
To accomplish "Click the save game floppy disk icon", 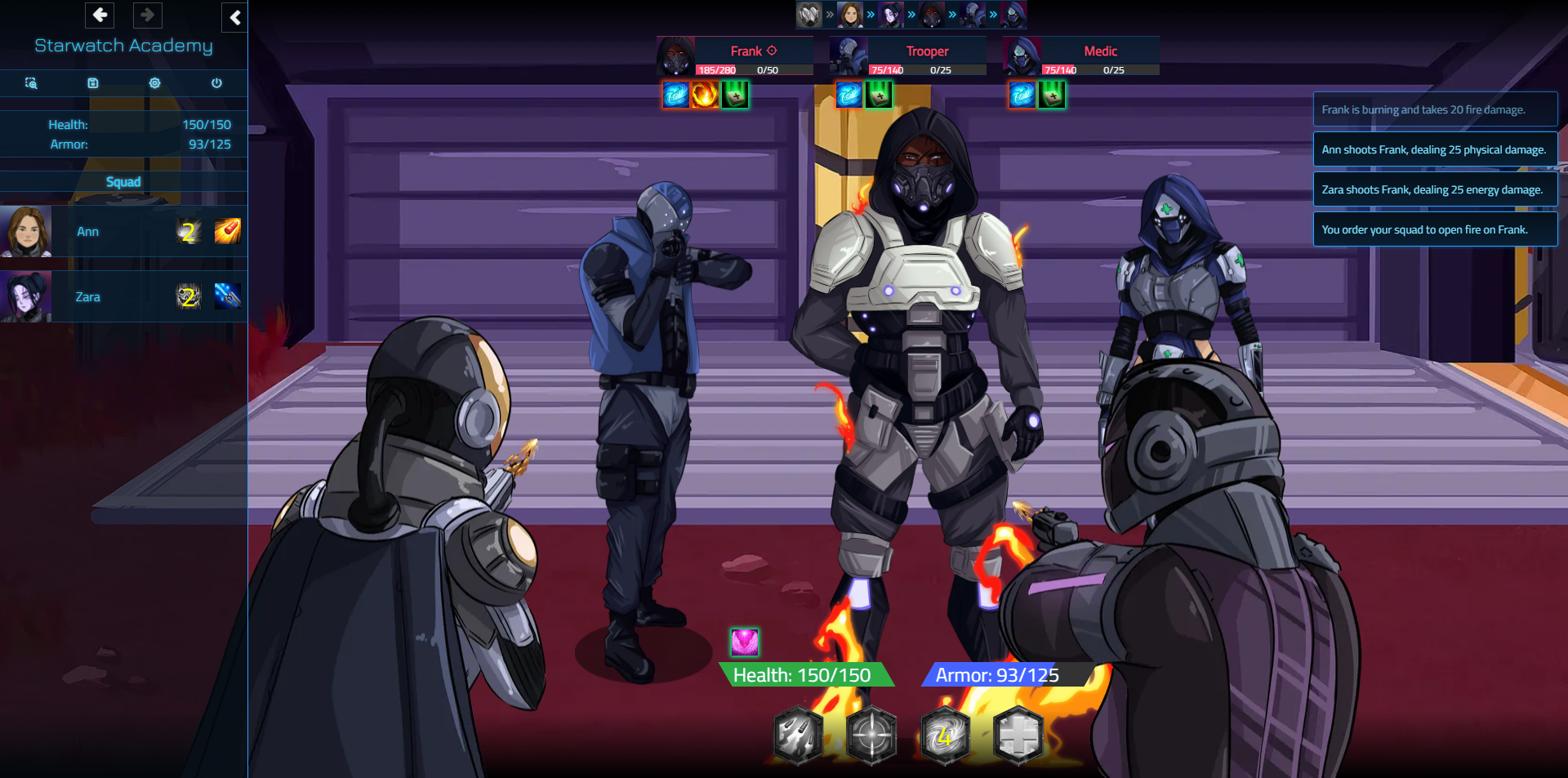I will coord(93,83).
